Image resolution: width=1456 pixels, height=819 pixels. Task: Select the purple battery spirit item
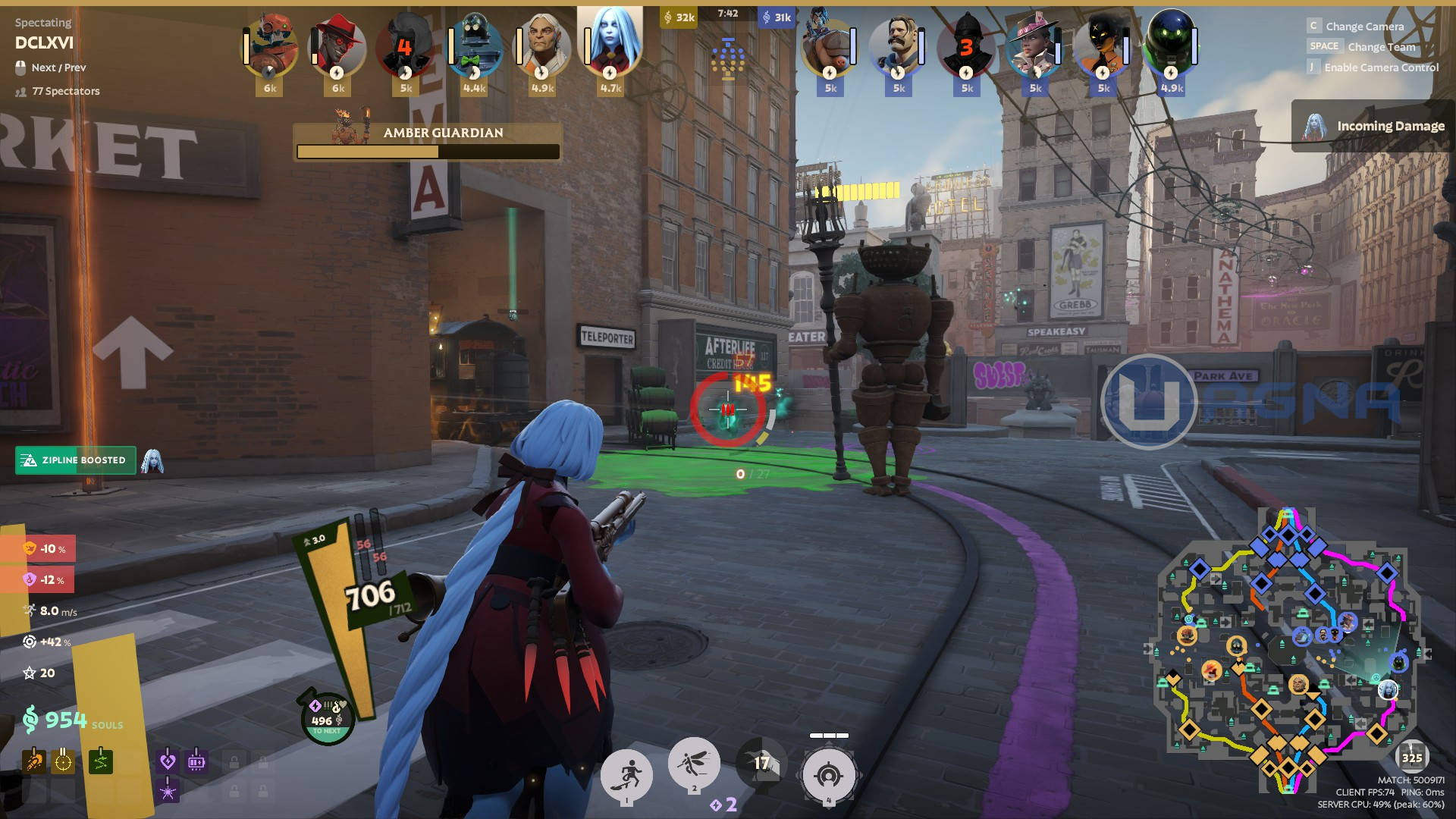(196, 761)
